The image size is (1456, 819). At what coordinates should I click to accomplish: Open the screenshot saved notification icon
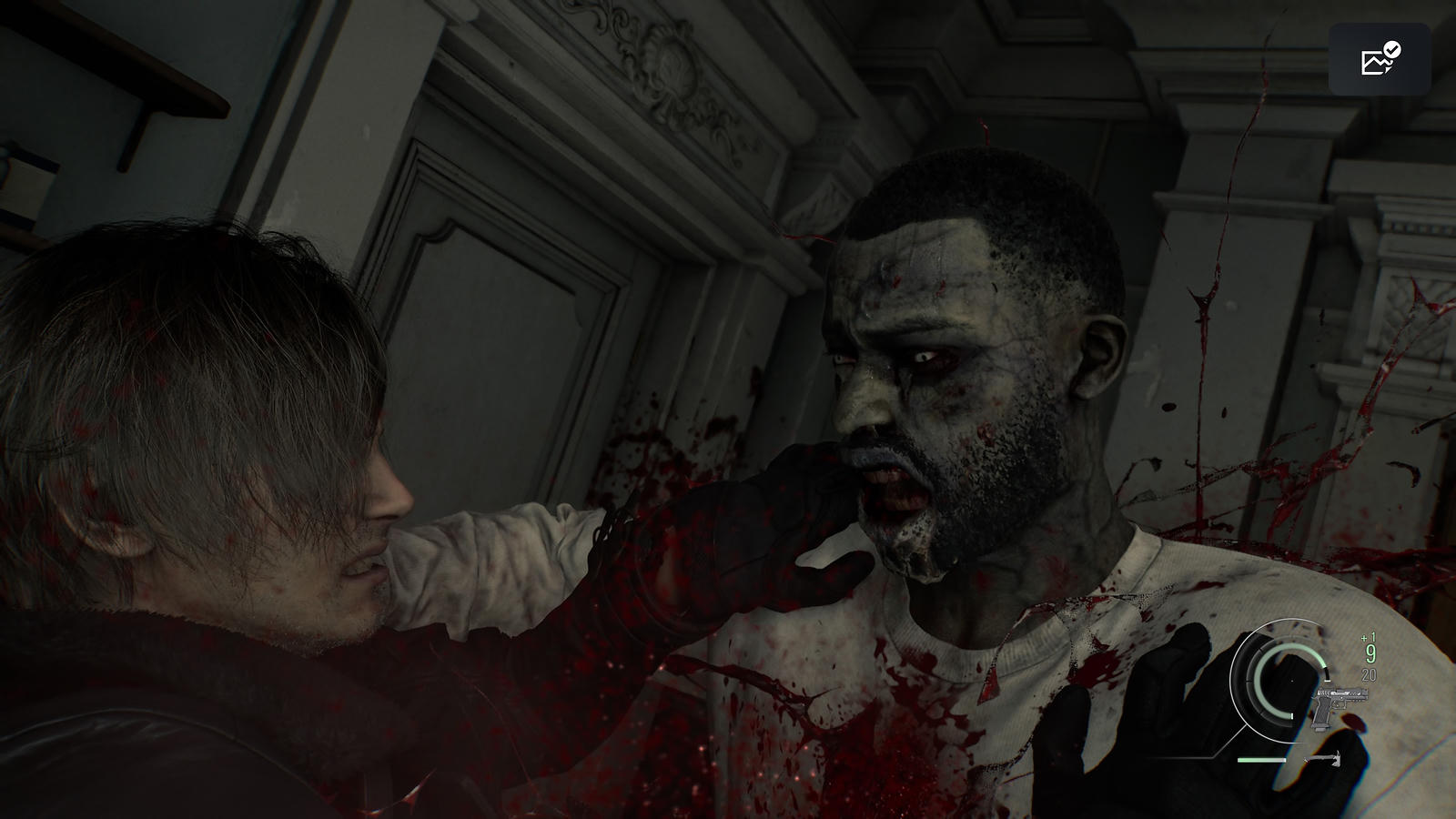(1380, 59)
